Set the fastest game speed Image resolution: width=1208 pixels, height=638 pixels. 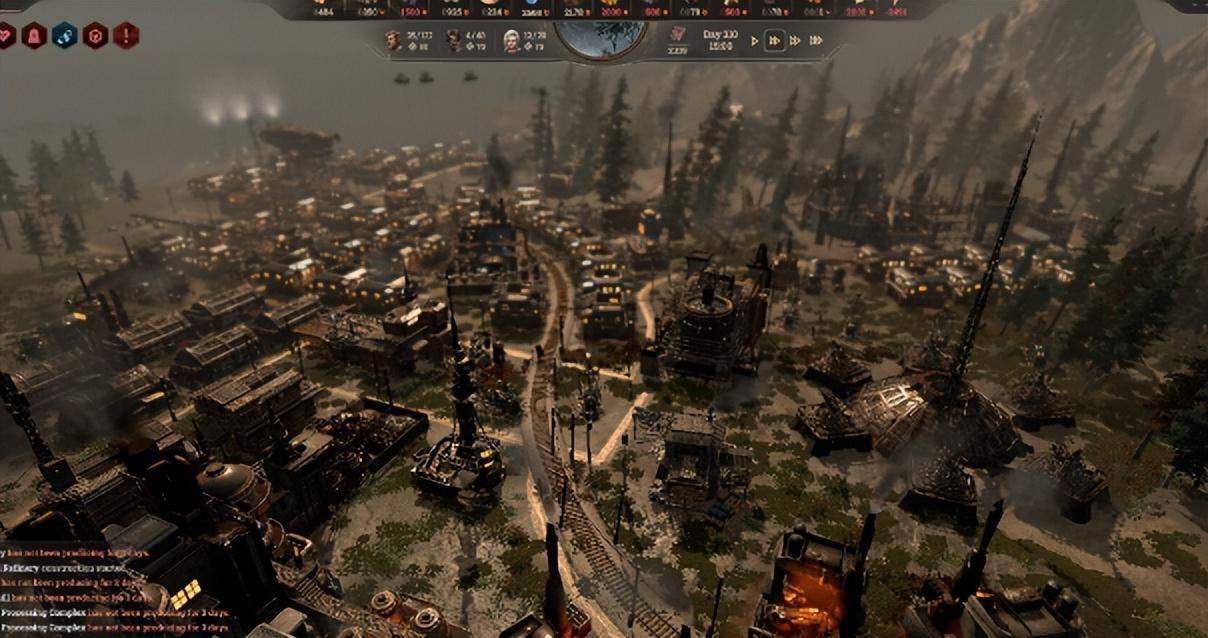(816, 40)
